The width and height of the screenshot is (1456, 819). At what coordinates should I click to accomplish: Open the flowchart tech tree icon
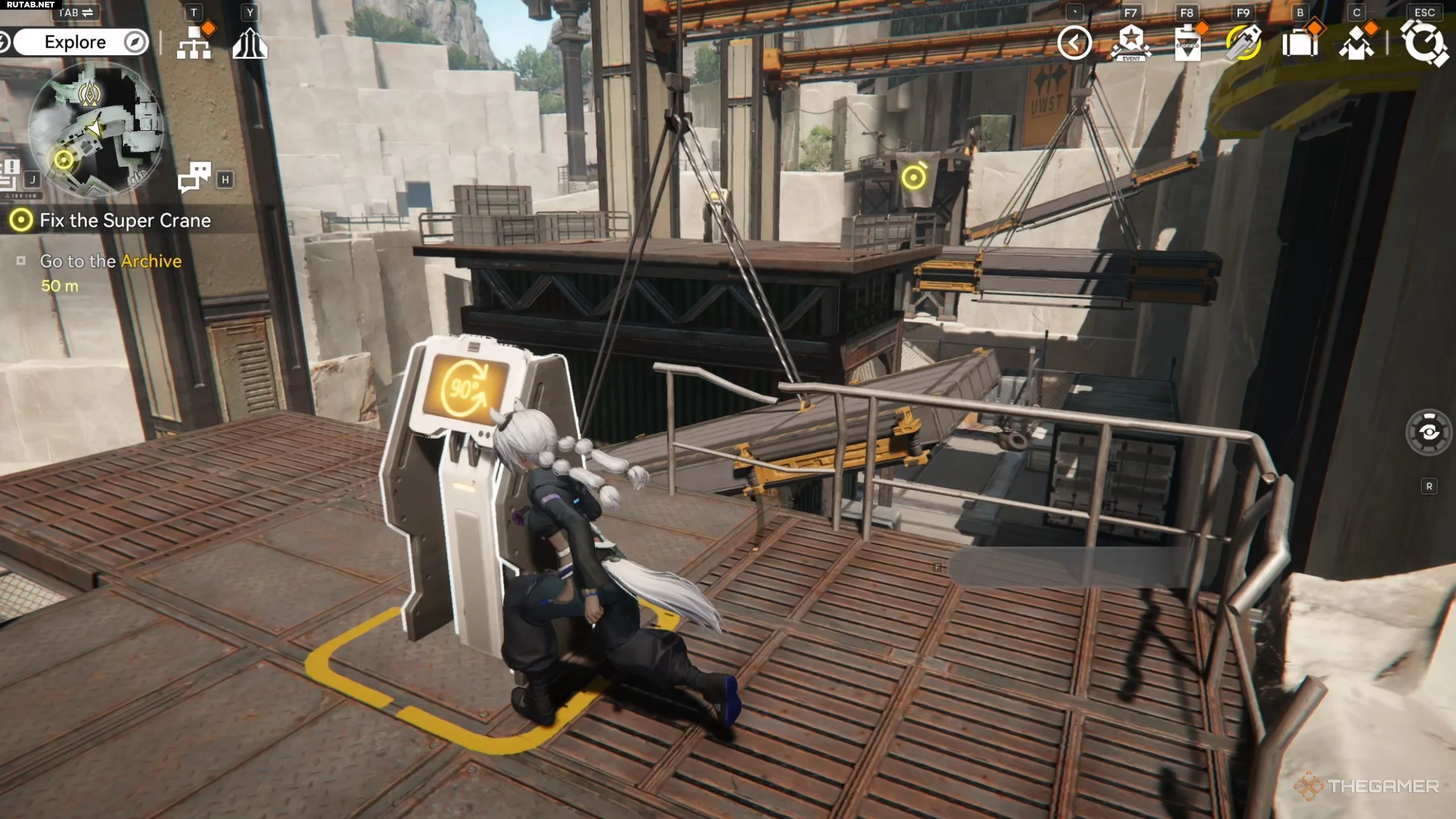pos(194,43)
